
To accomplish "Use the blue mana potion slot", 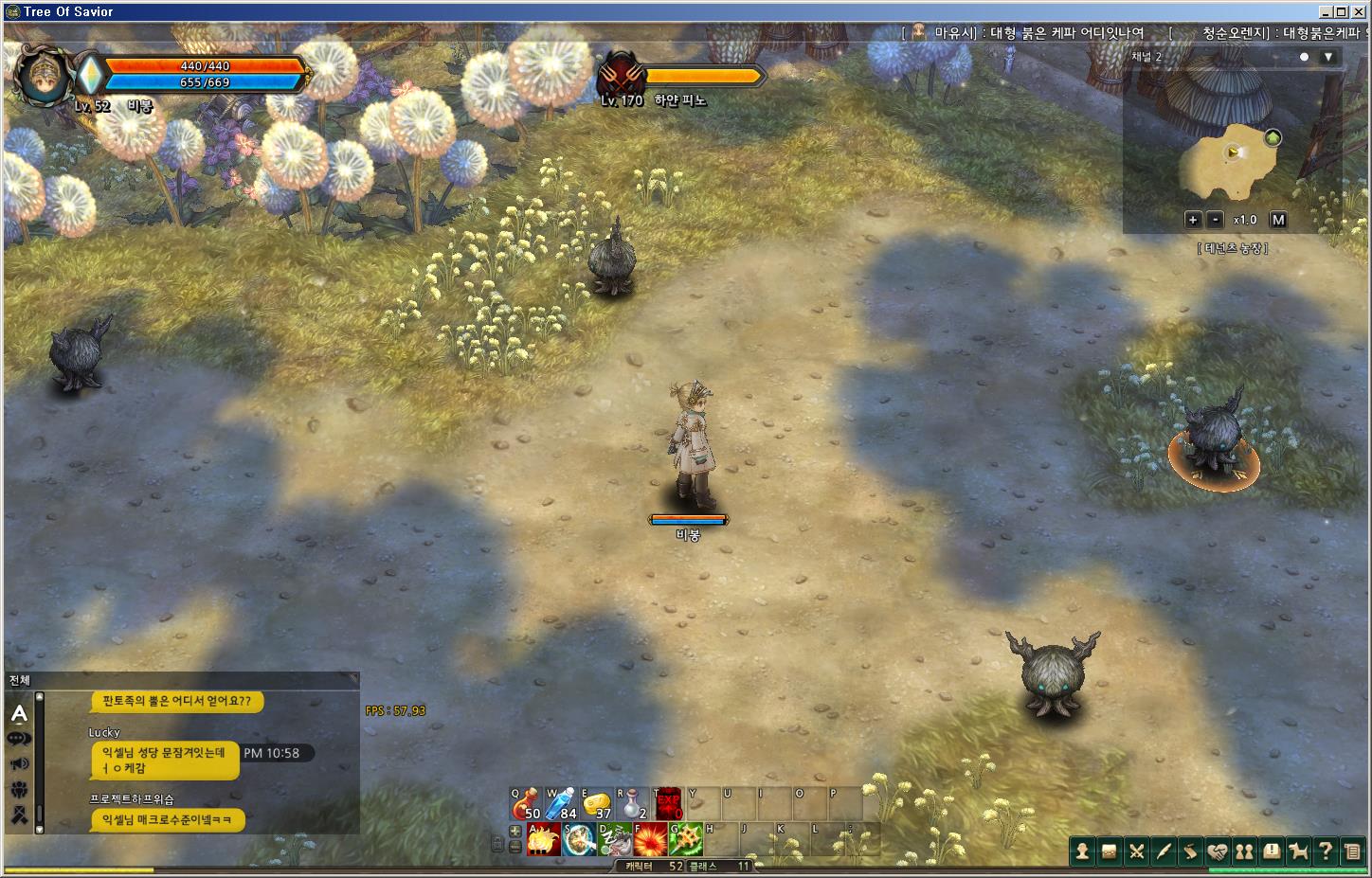I will click(x=560, y=803).
